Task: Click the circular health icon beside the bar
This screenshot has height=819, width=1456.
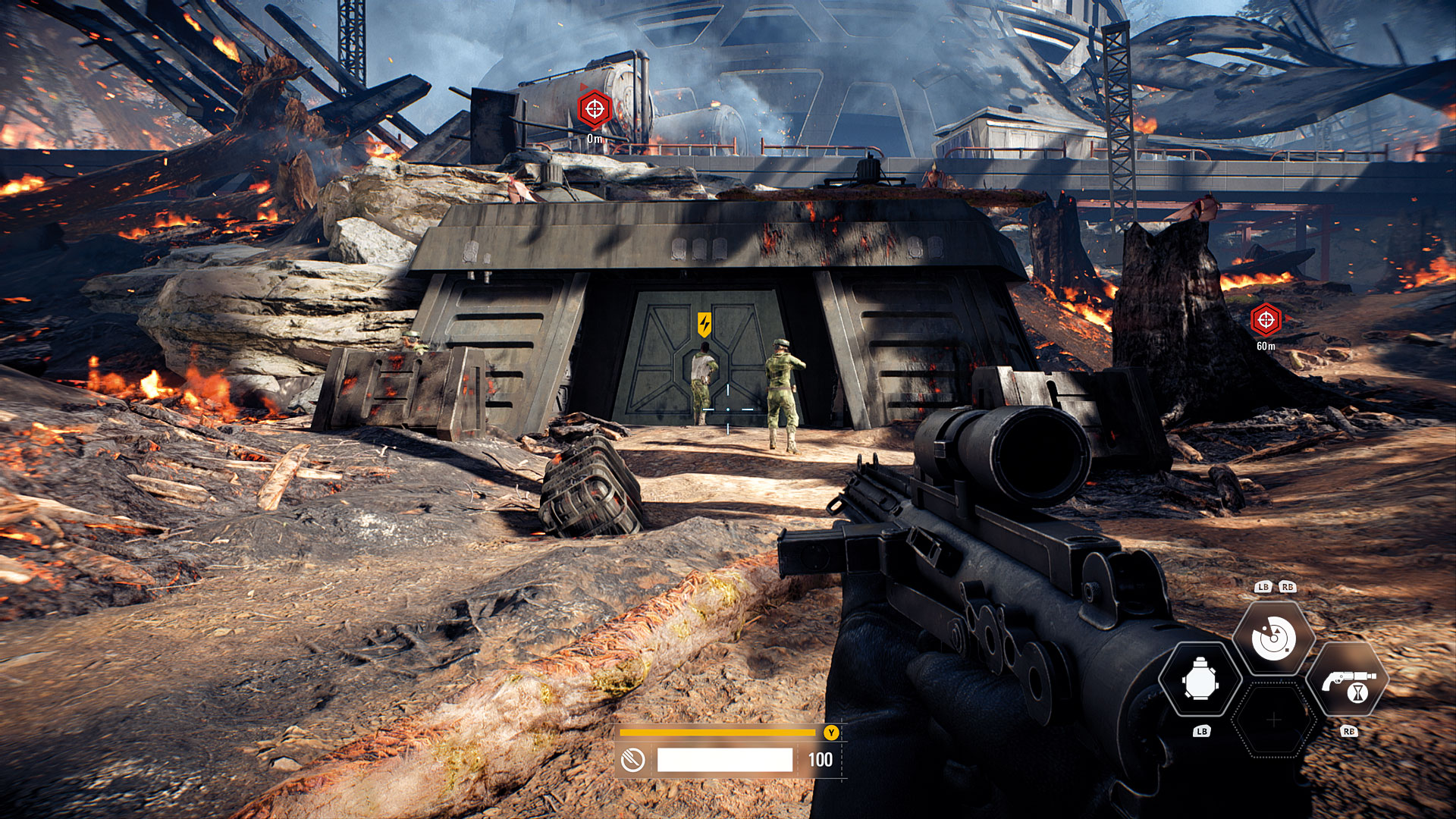Action: [632, 759]
